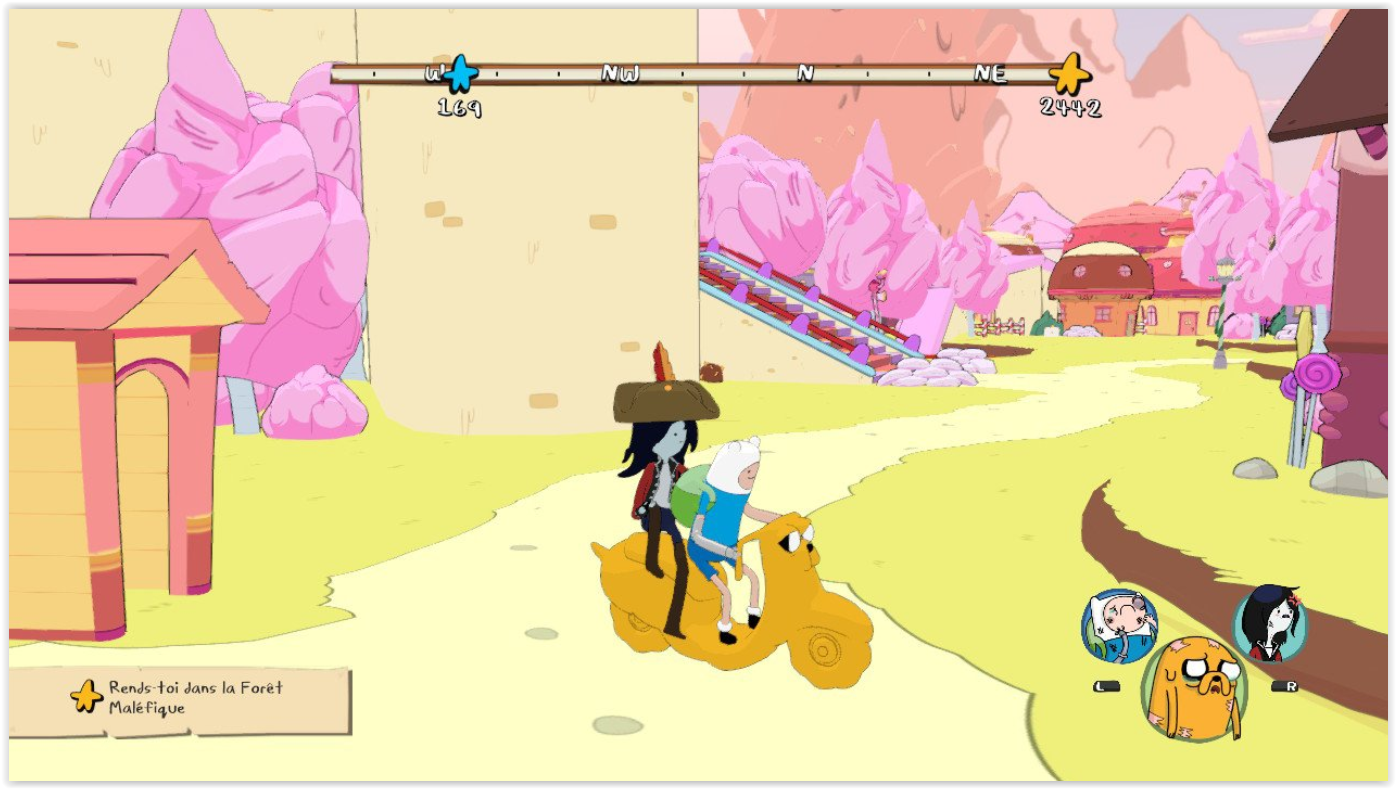Switch to Finn's character portrait

click(1119, 627)
